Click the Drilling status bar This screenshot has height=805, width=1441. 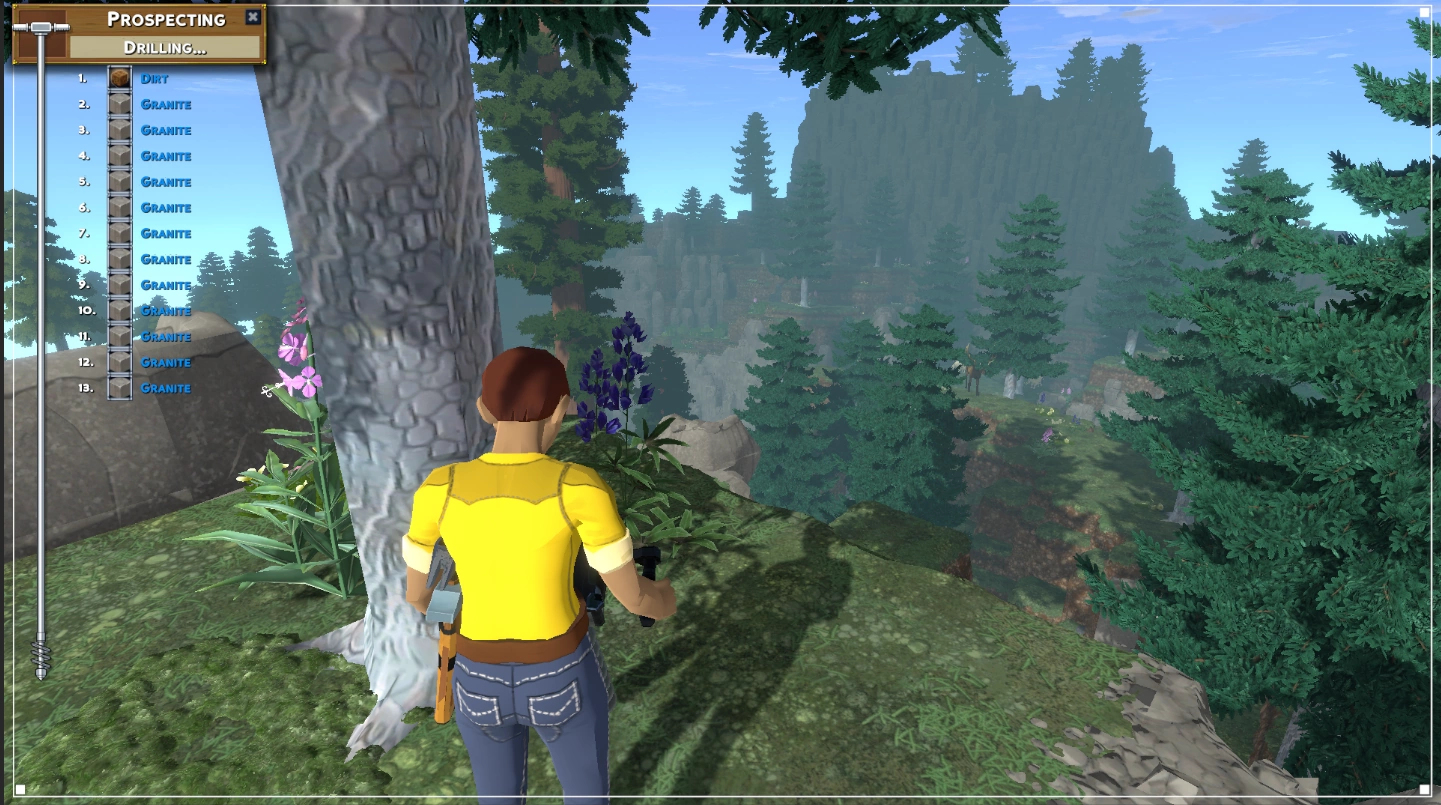pyautogui.click(x=165, y=47)
